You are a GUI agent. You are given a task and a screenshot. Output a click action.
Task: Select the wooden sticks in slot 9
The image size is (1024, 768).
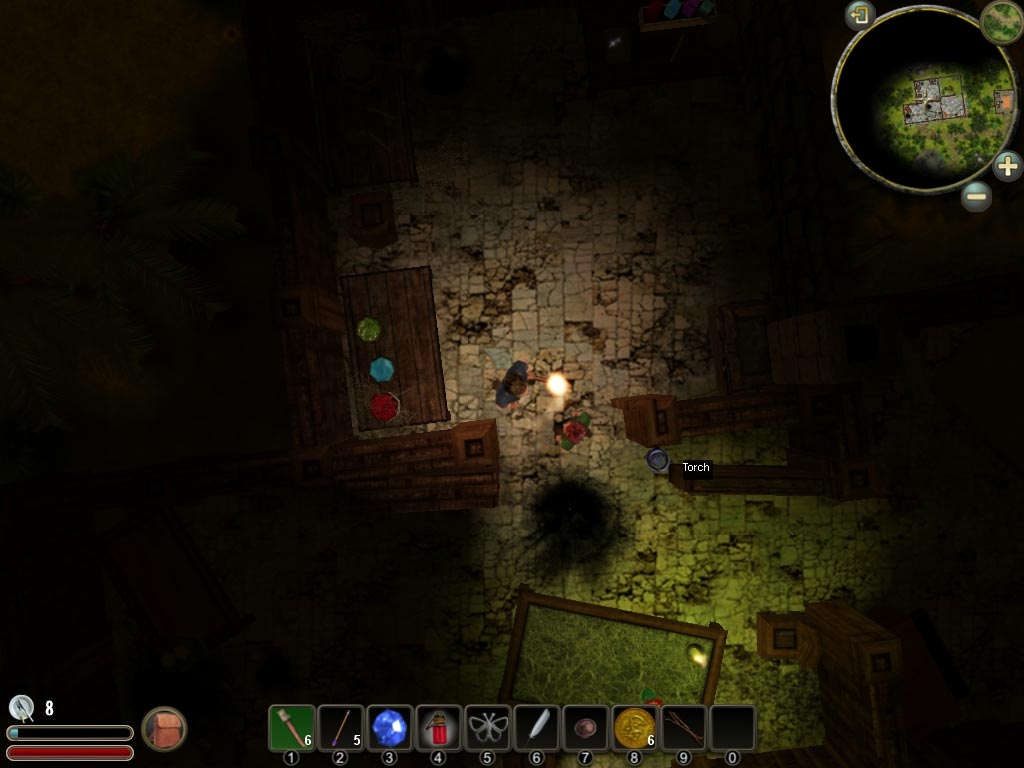click(x=683, y=727)
